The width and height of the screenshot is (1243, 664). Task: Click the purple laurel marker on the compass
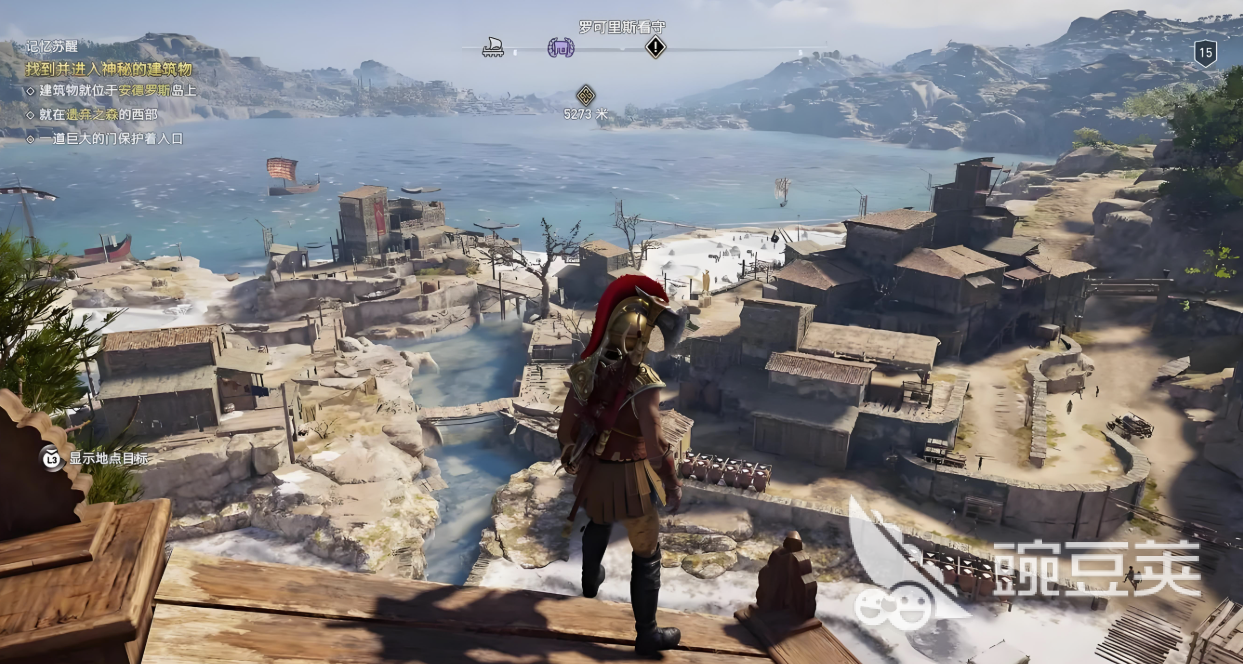coord(560,47)
